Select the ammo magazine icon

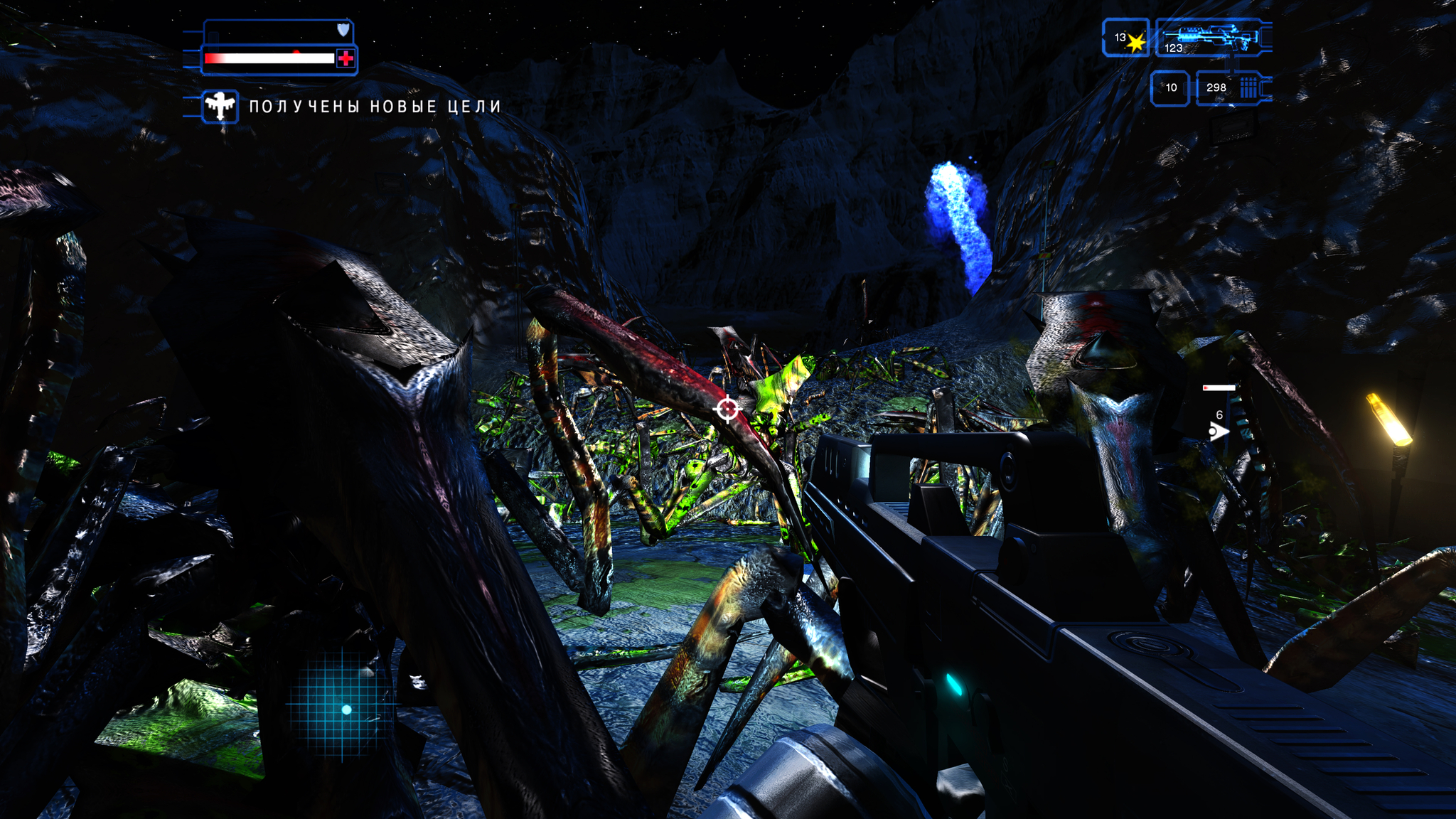point(1248,88)
